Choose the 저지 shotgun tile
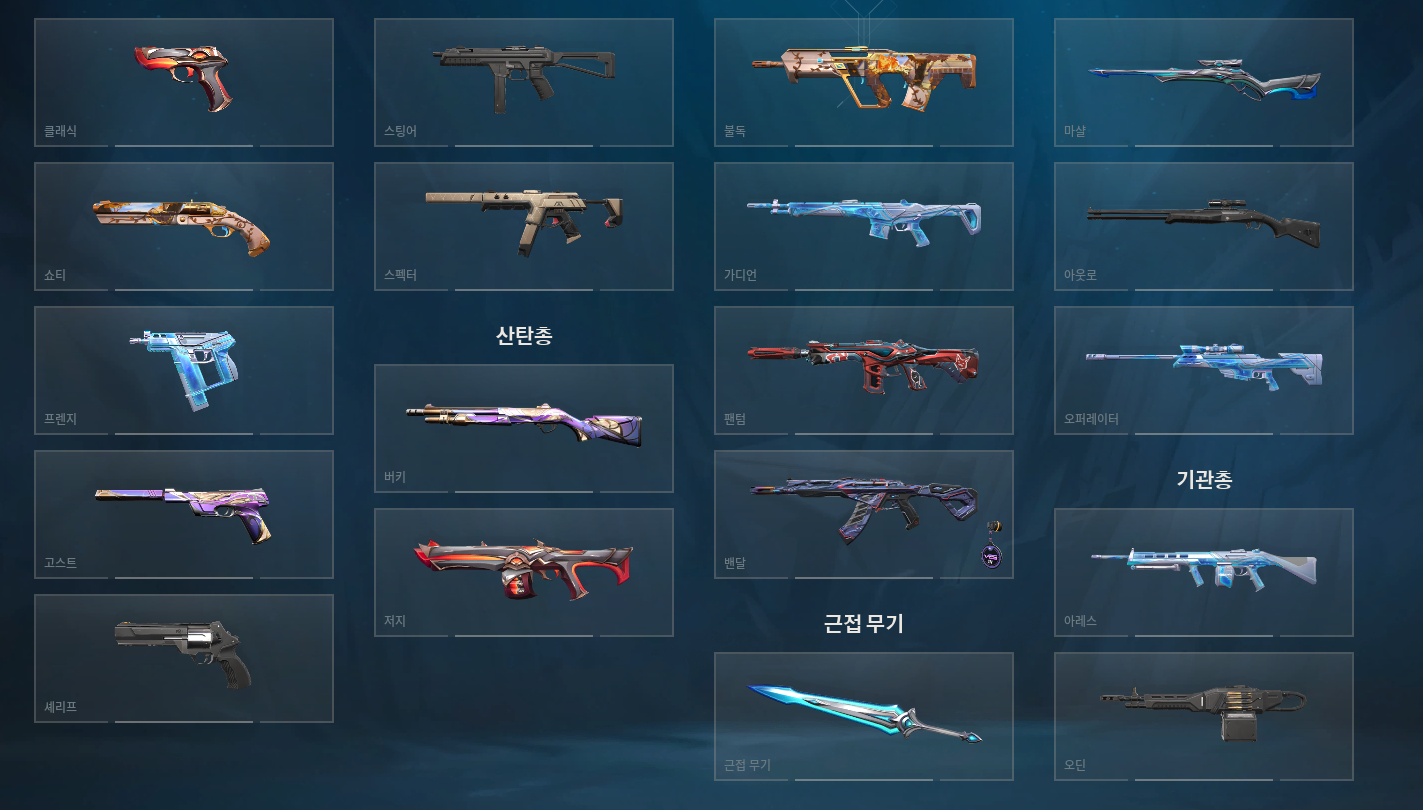This screenshot has width=1423, height=810. pos(524,572)
